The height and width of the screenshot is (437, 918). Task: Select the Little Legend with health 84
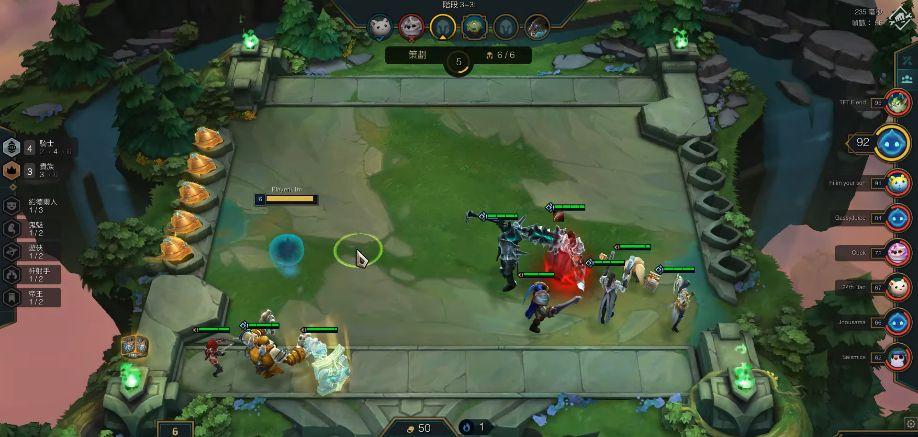tap(897, 217)
